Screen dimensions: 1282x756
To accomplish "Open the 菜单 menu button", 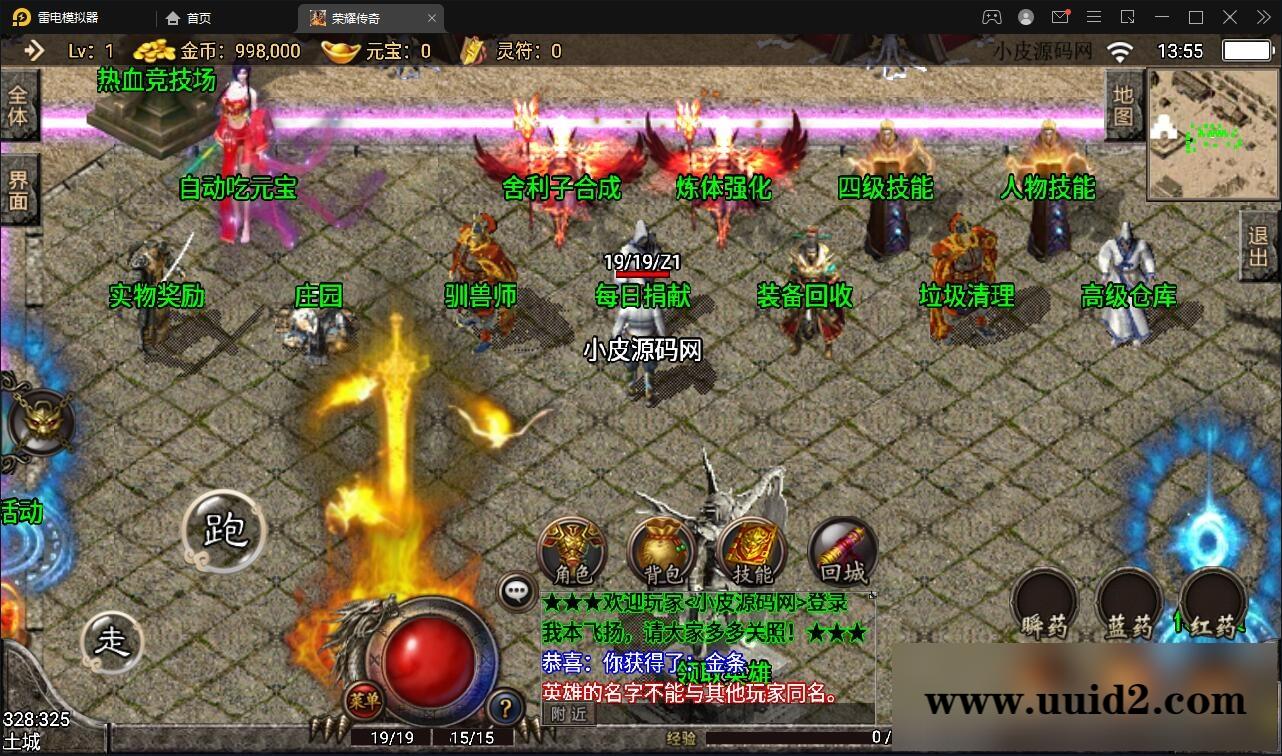I will click(x=365, y=700).
